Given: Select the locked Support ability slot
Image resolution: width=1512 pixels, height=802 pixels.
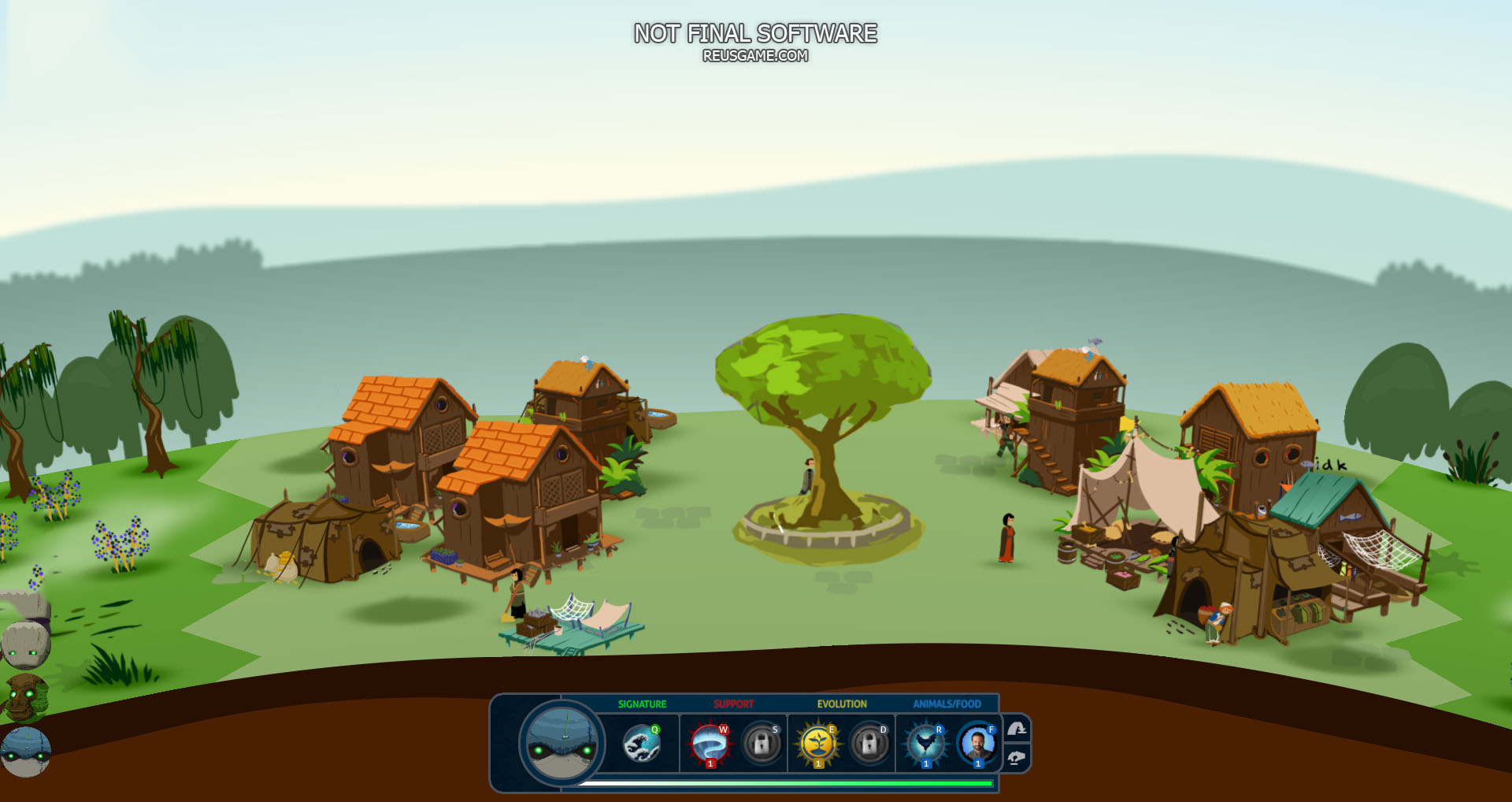Looking at the screenshot, I should 762,743.
